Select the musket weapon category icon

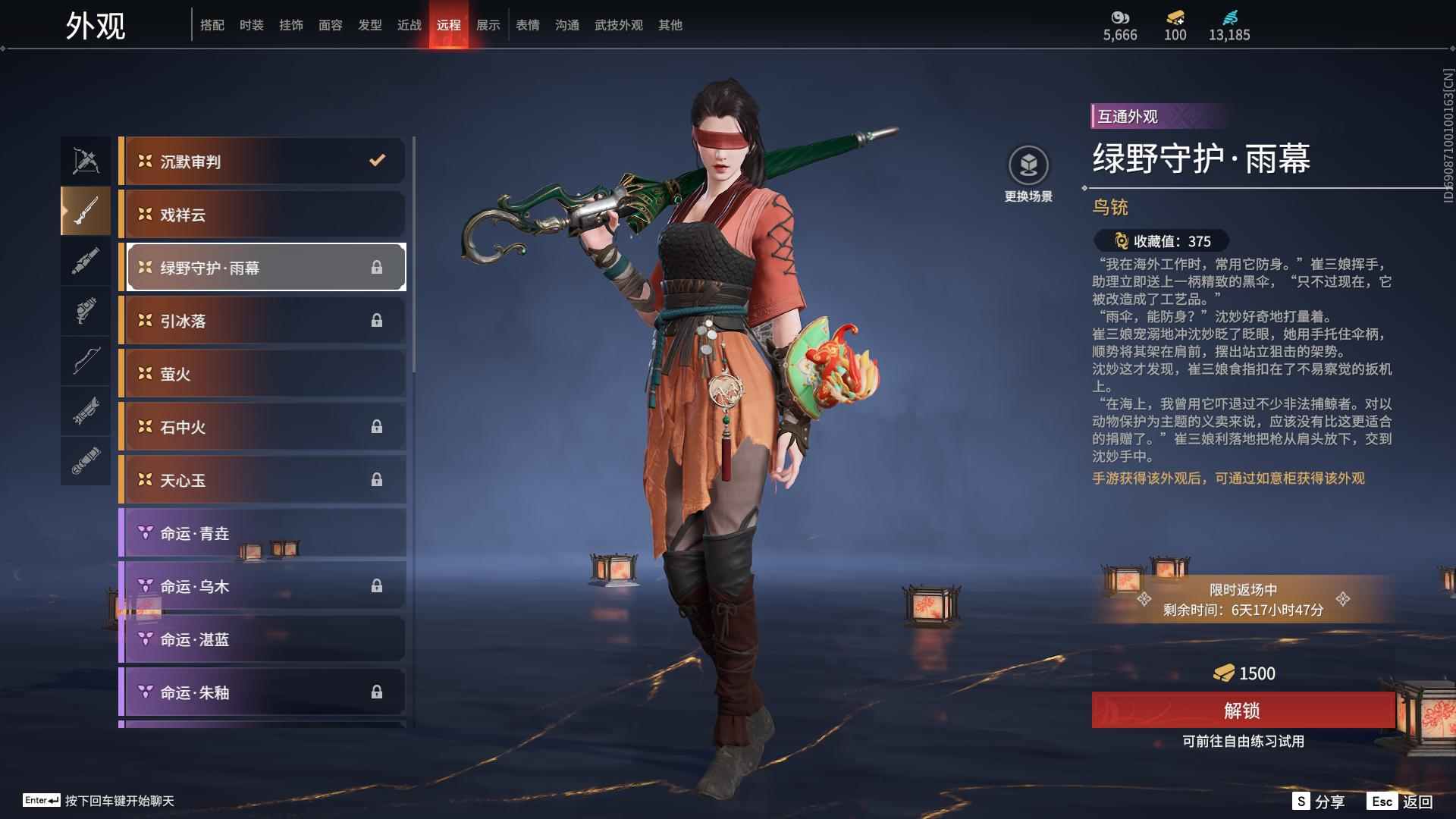pyautogui.click(x=85, y=211)
